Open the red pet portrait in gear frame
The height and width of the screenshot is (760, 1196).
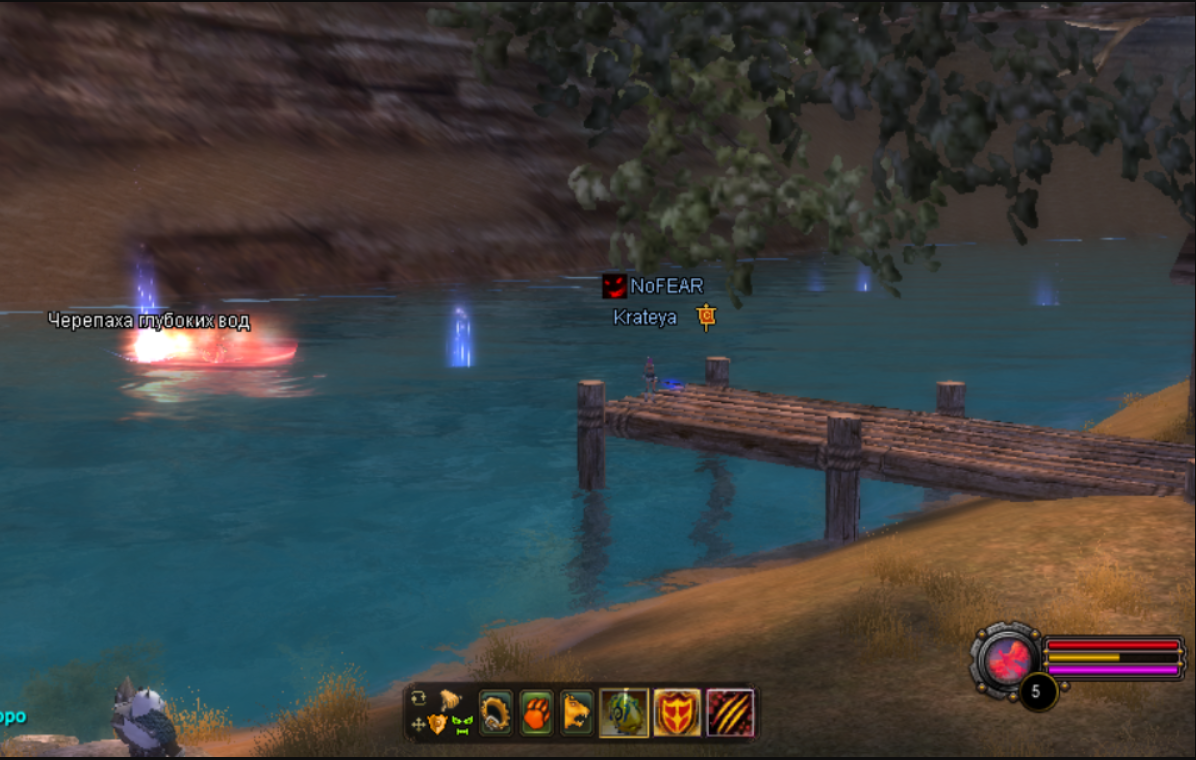[x=1007, y=658]
